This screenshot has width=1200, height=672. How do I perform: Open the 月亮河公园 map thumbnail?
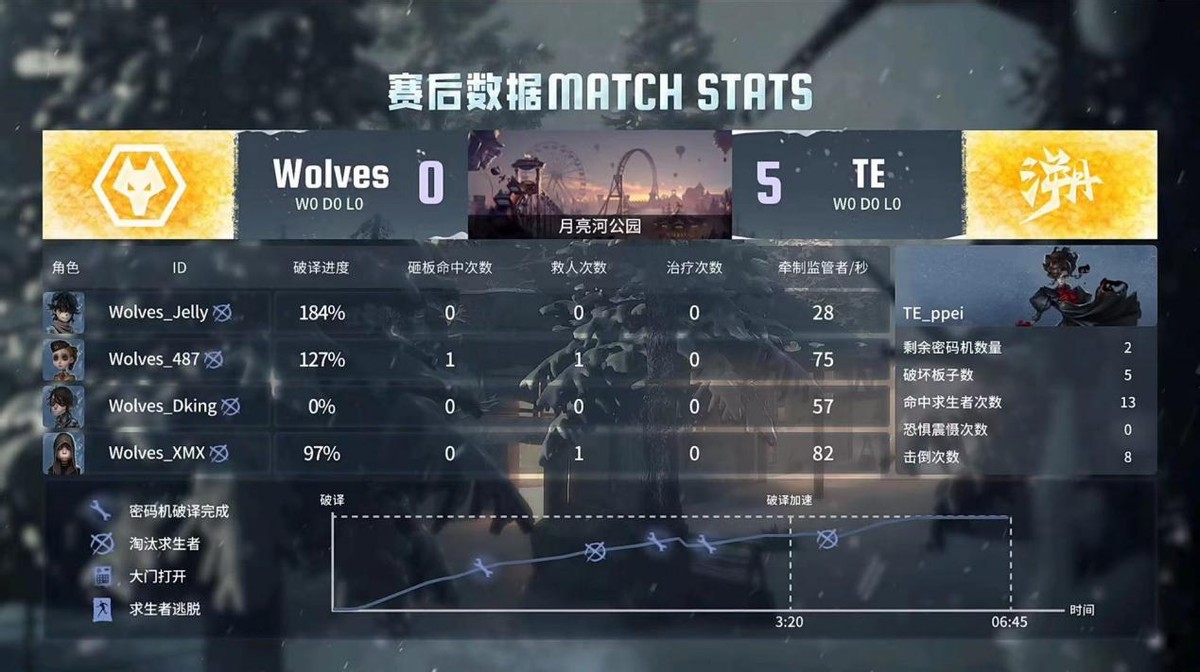(600, 185)
